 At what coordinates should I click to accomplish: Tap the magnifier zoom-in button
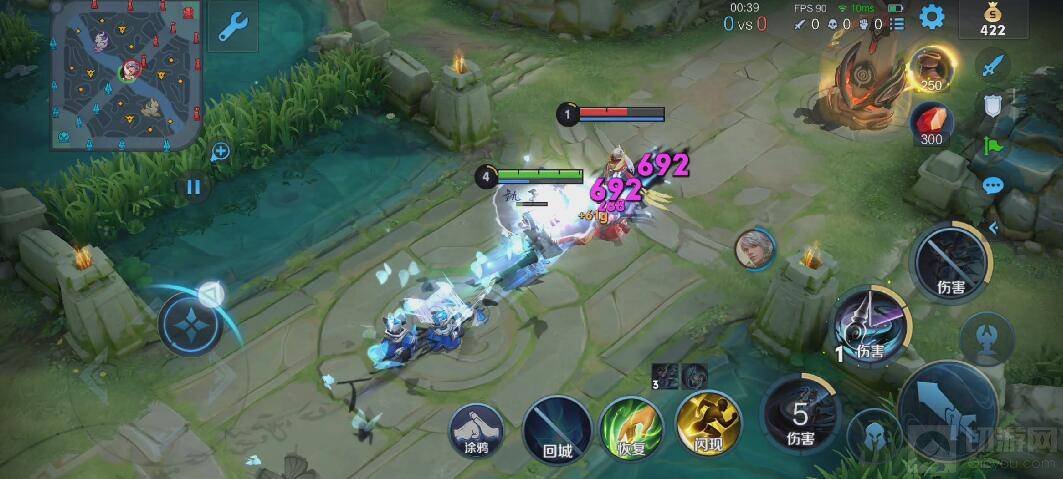(x=221, y=152)
